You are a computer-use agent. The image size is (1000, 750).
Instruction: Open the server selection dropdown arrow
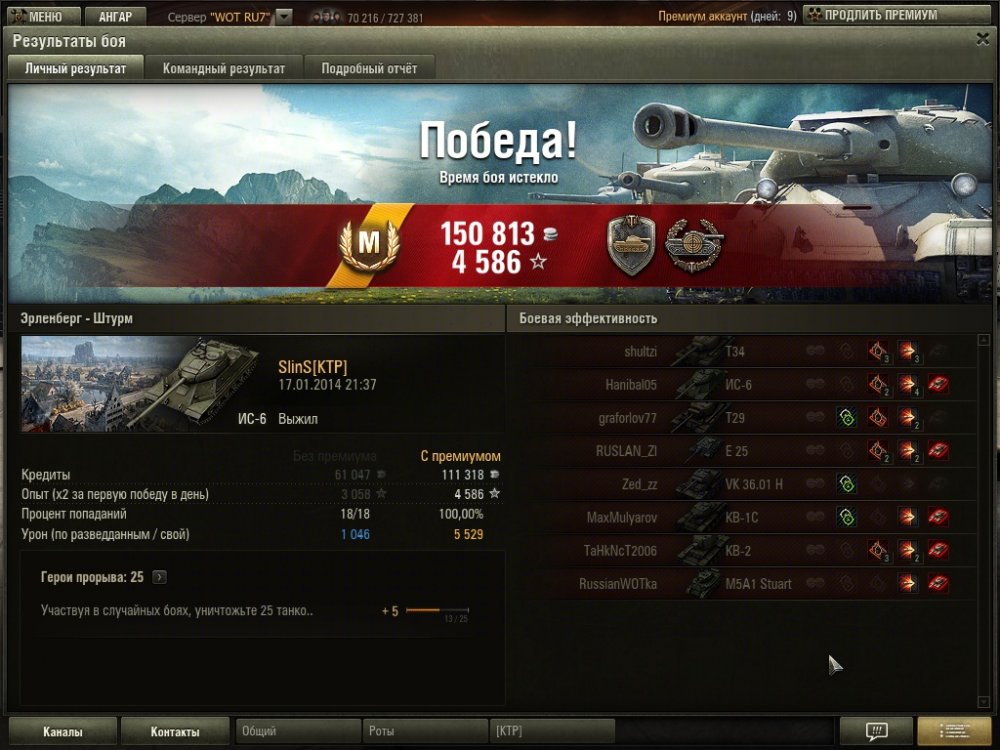coord(284,17)
